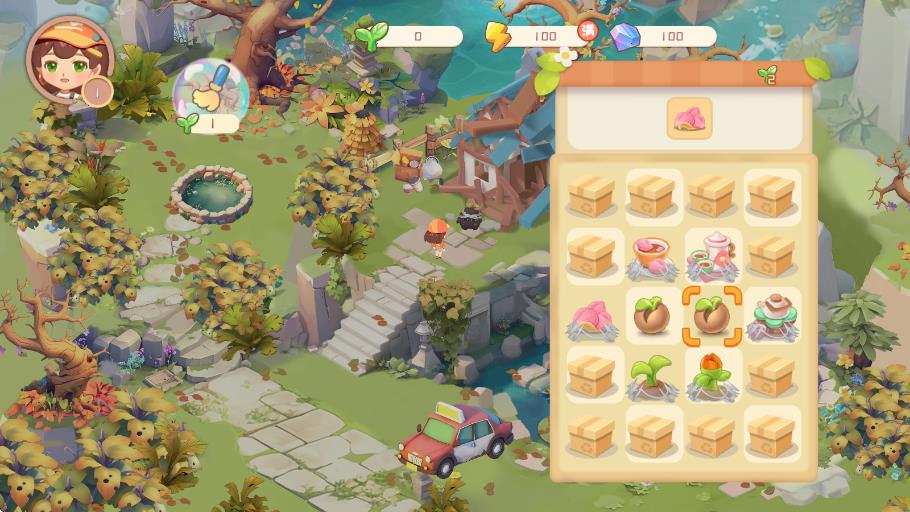Tap the cobwebbed orange tulip tile

tap(711, 374)
